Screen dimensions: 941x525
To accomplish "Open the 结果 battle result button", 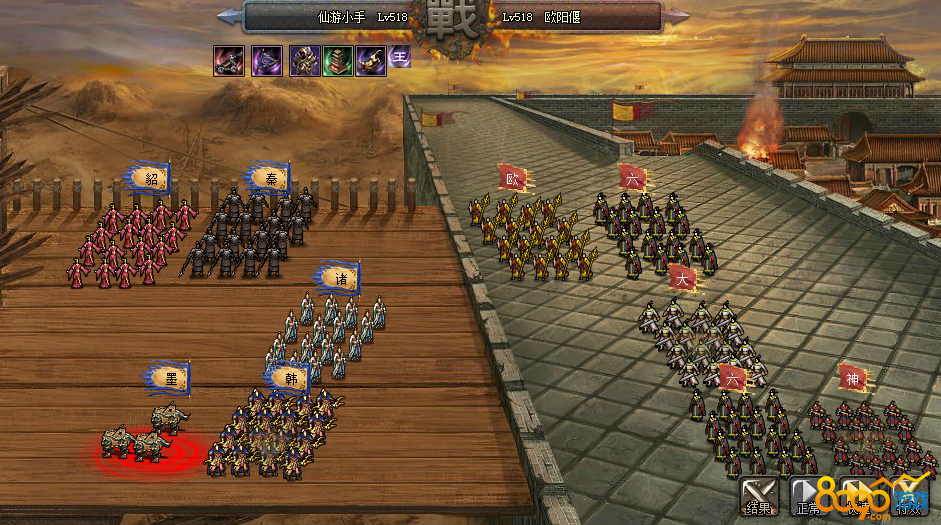I will tap(758, 494).
